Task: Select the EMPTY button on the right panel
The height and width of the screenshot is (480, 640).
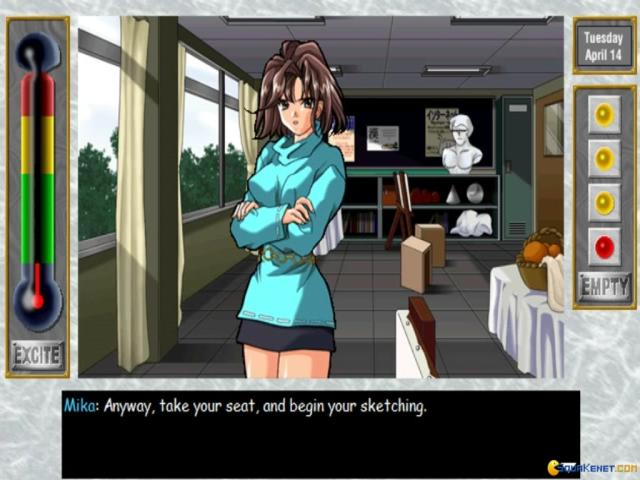Action: (604, 286)
